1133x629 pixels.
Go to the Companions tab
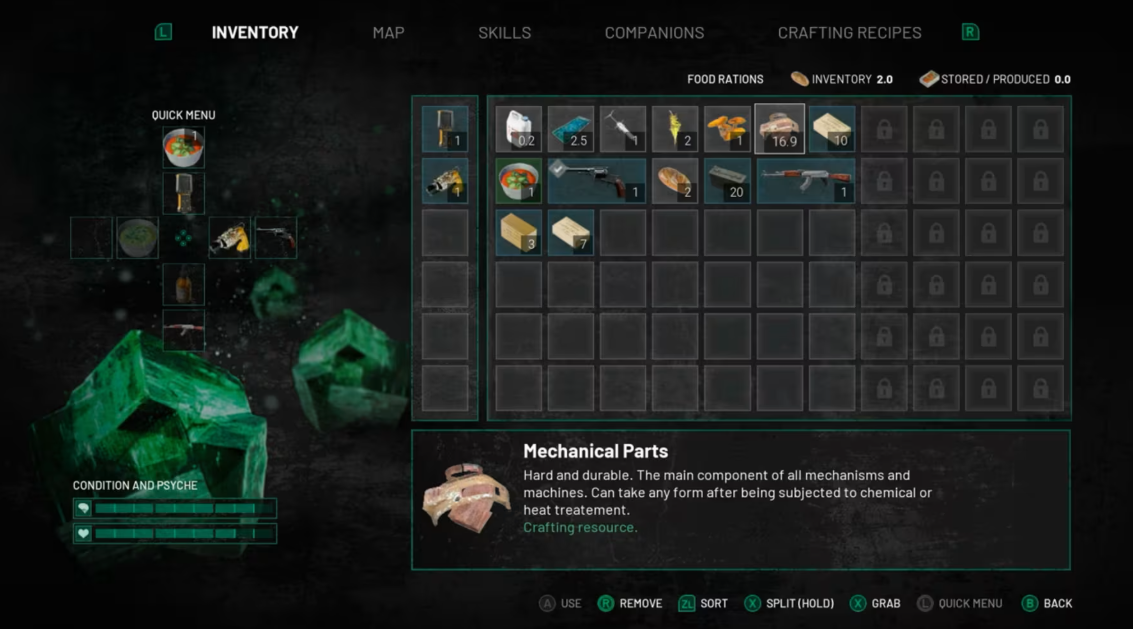654,33
